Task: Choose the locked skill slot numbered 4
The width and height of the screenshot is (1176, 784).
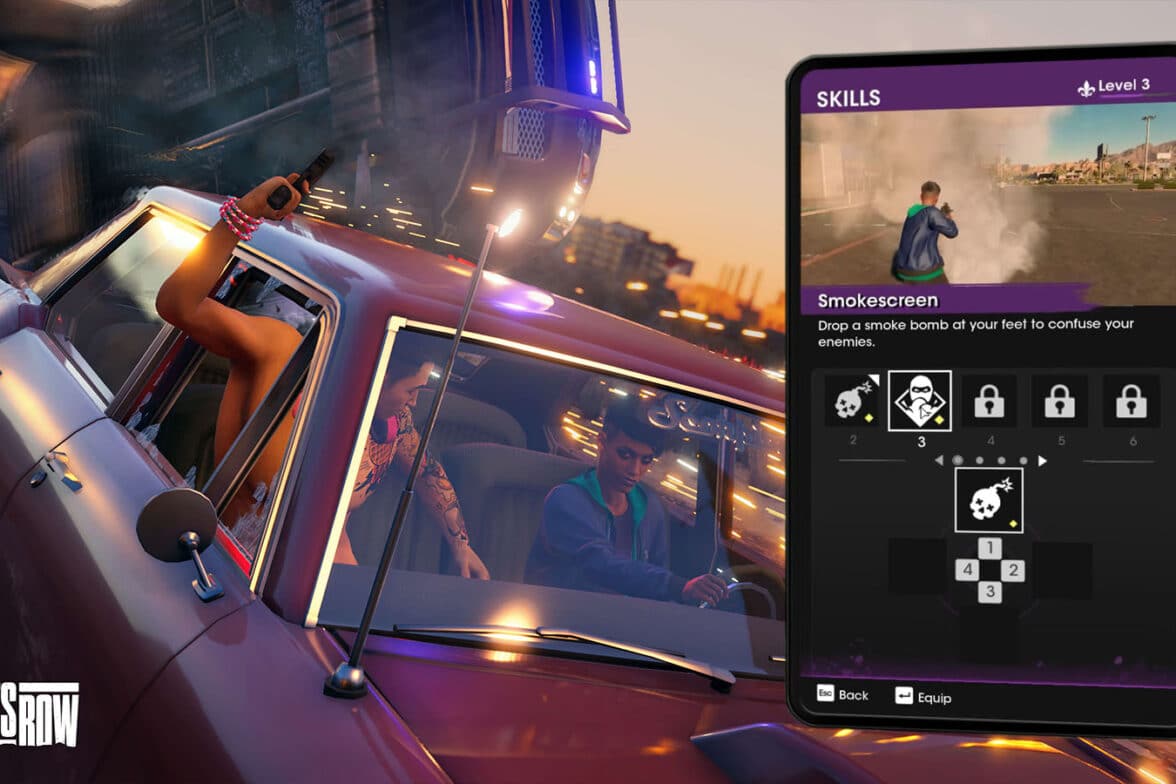Action: [989, 401]
